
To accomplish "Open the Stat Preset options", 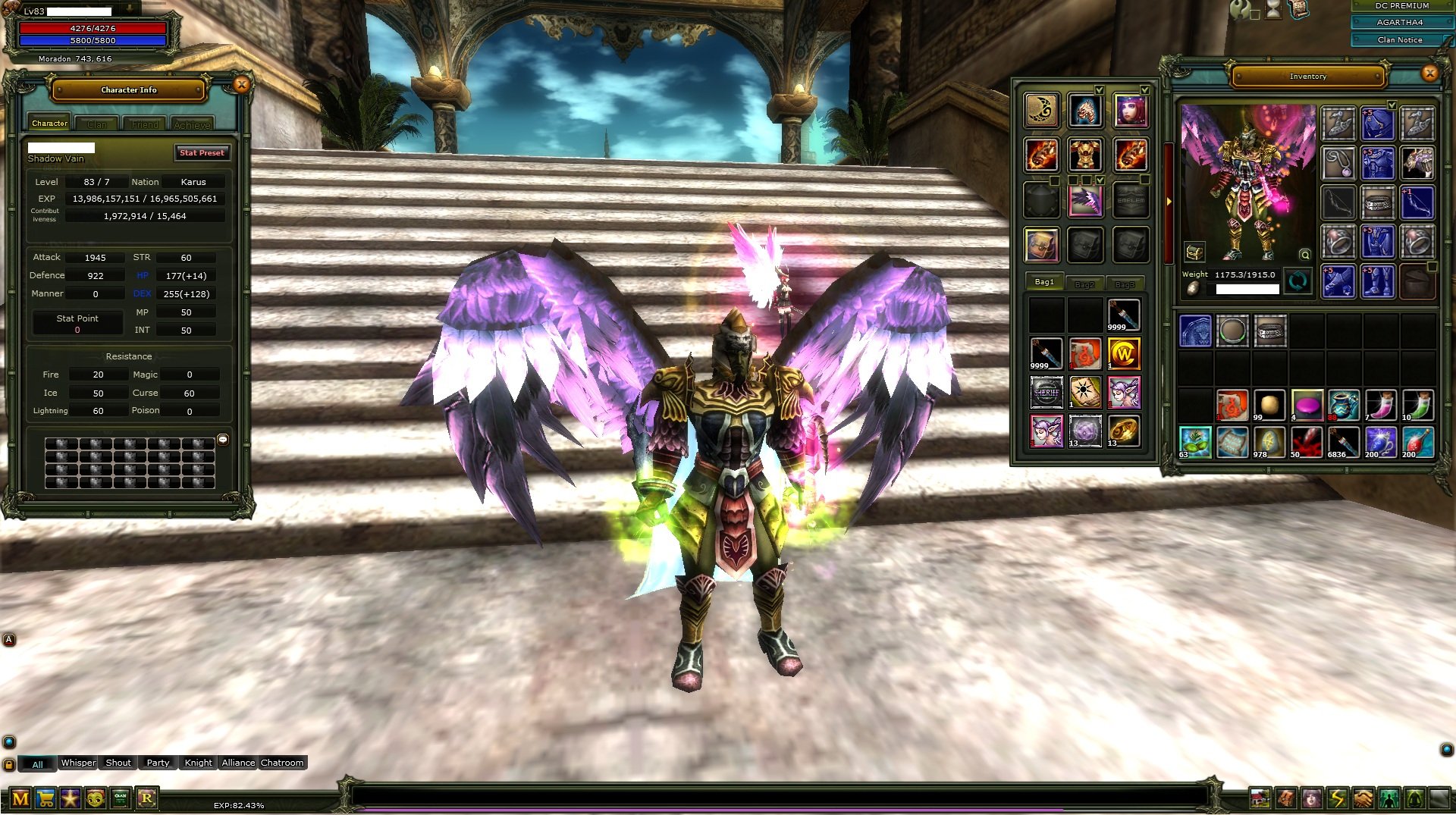I will click(x=202, y=153).
